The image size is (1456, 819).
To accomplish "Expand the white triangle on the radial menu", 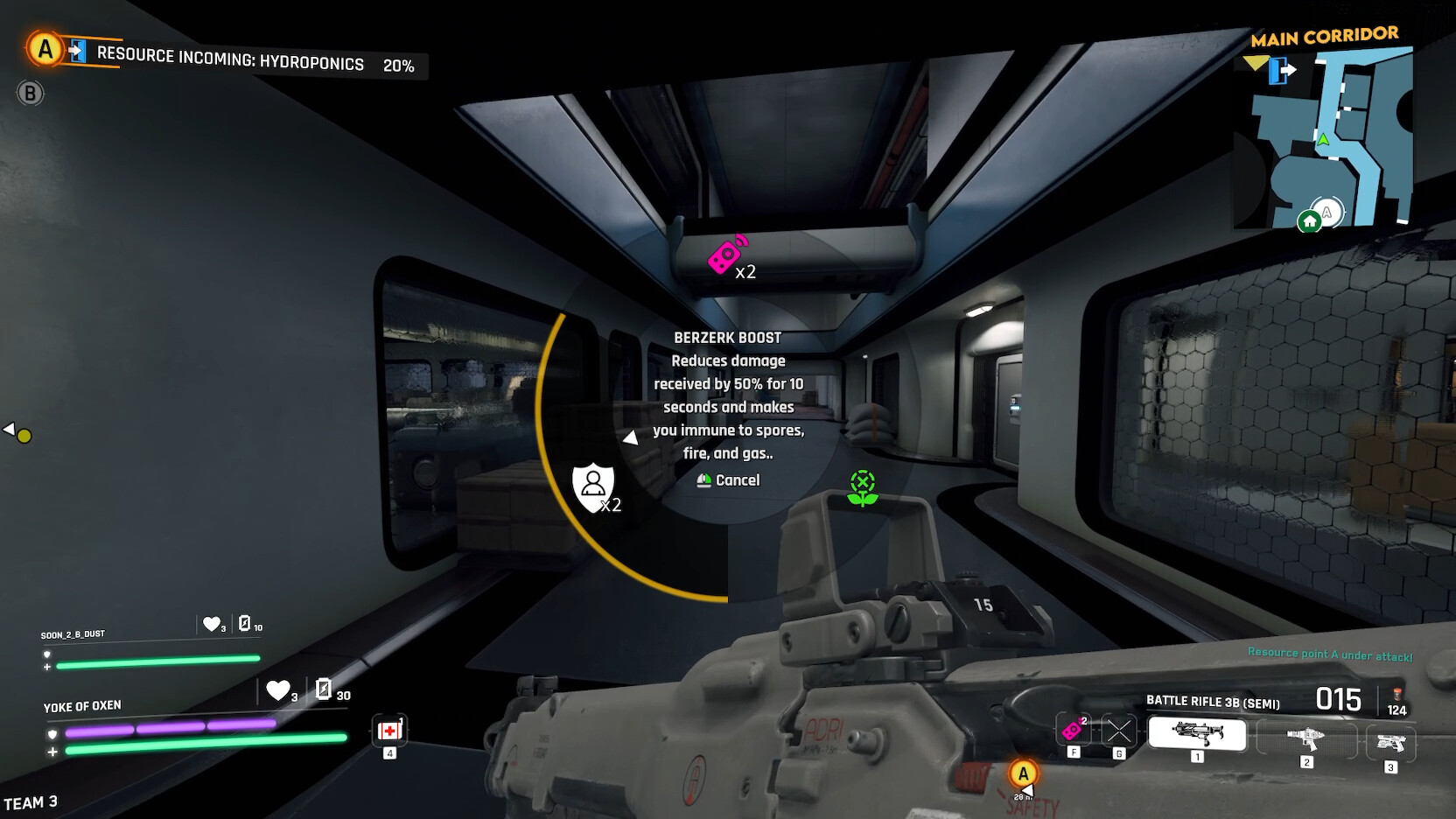I will point(630,436).
